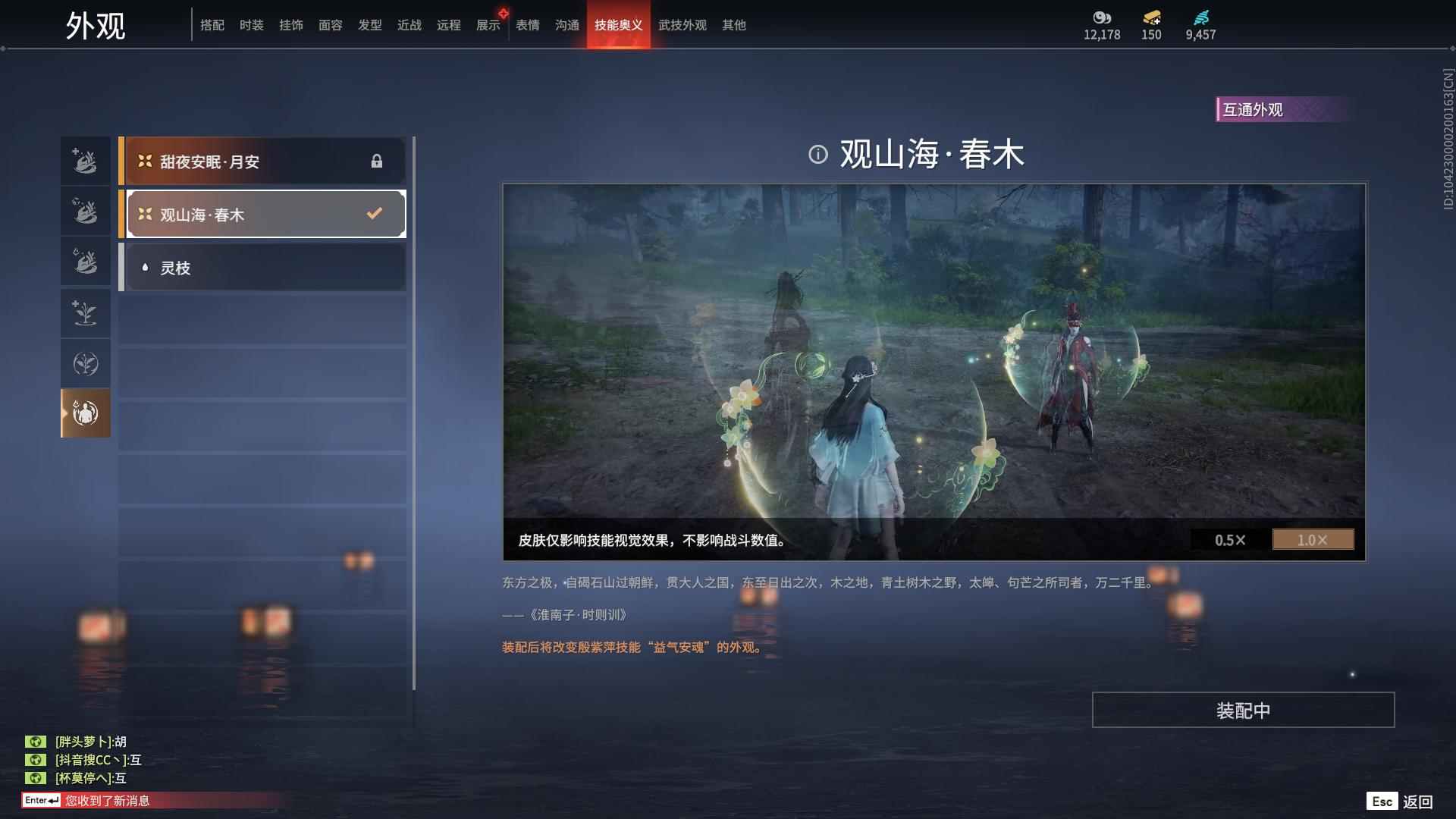Switch to the 时装 tab

click(x=251, y=24)
